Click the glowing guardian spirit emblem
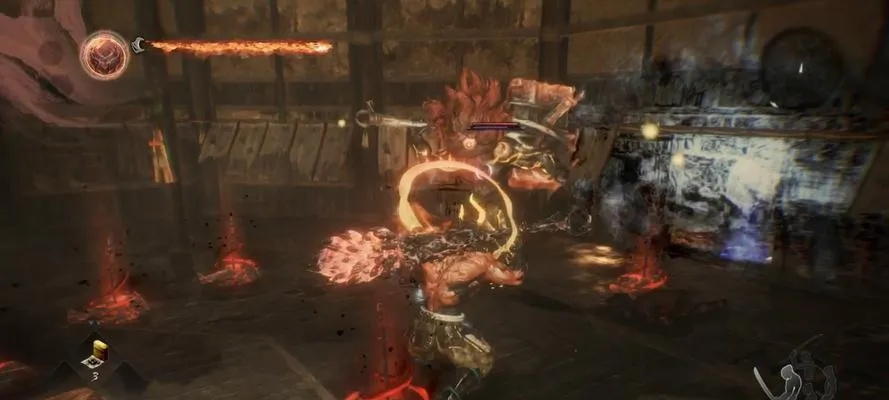 pyautogui.click(x=104, y=54)
